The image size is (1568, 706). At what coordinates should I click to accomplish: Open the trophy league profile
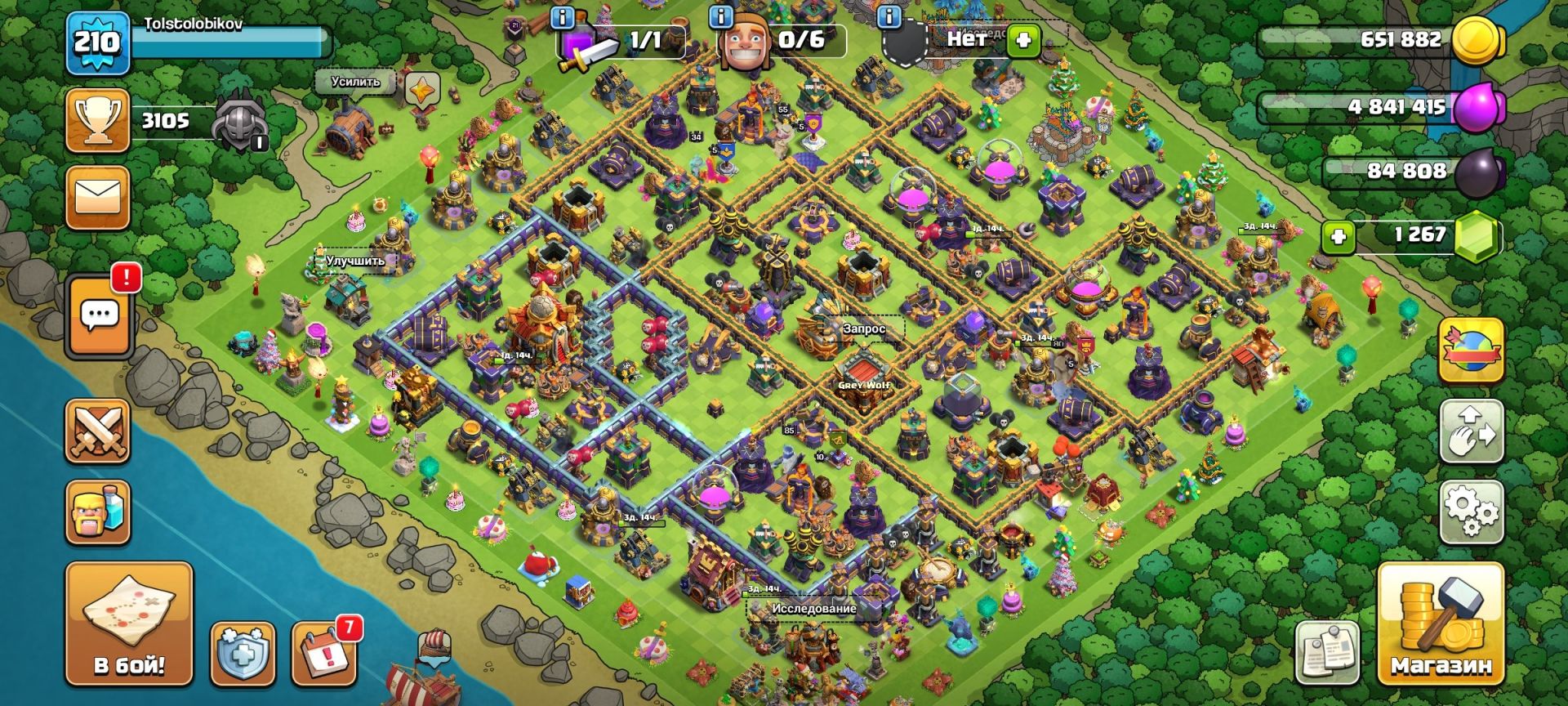tap(98, 121)
